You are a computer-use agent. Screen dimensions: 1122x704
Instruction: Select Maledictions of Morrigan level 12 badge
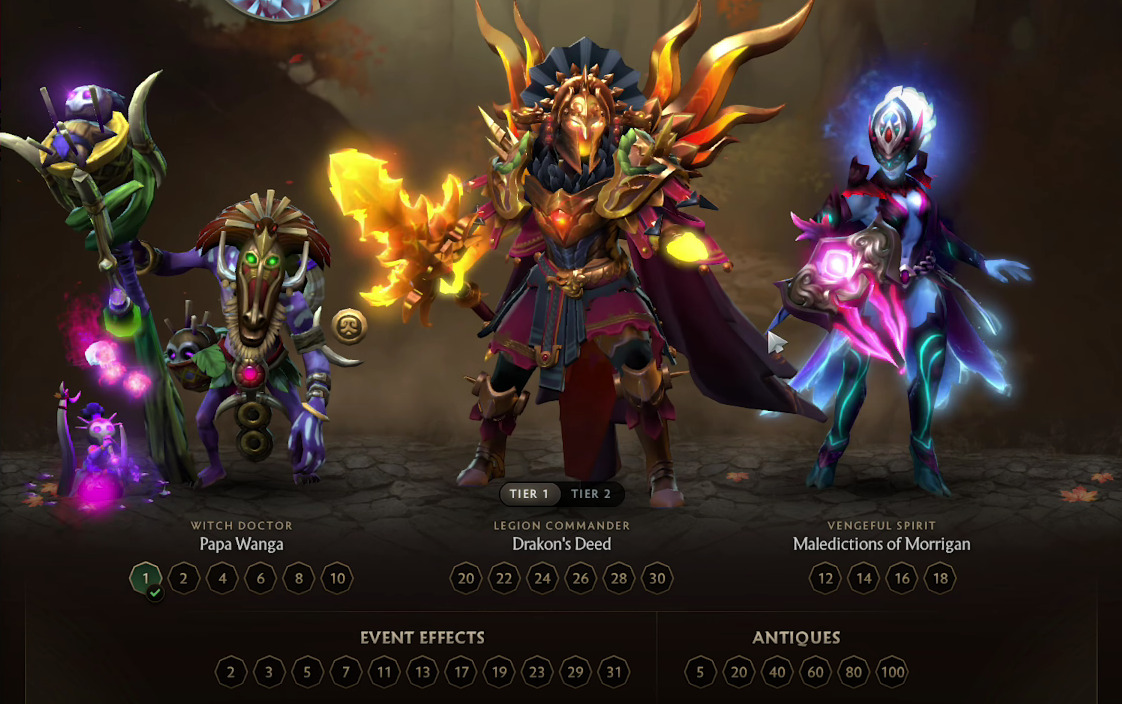[x=825, y=578]
